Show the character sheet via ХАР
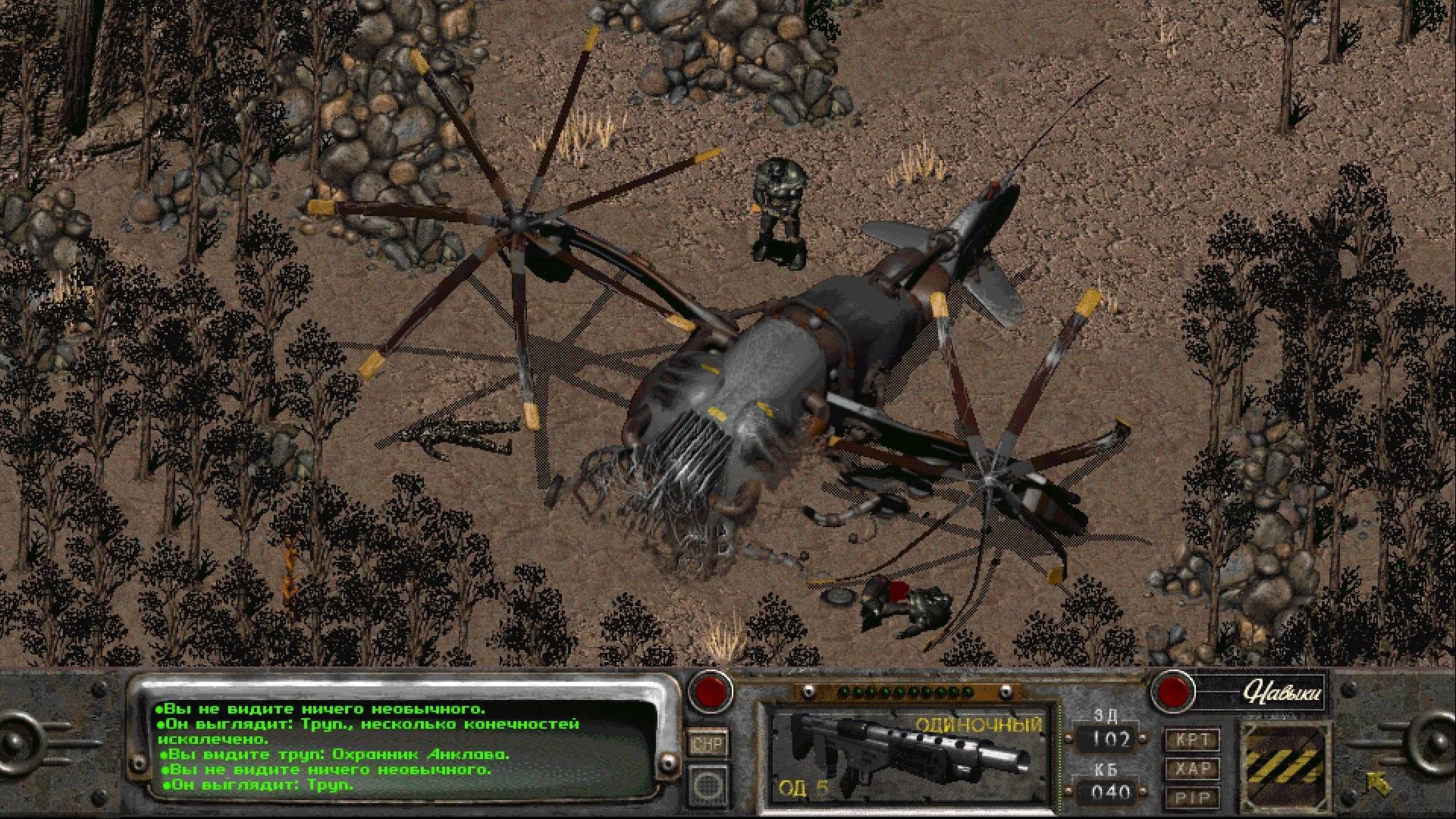 1191,768
